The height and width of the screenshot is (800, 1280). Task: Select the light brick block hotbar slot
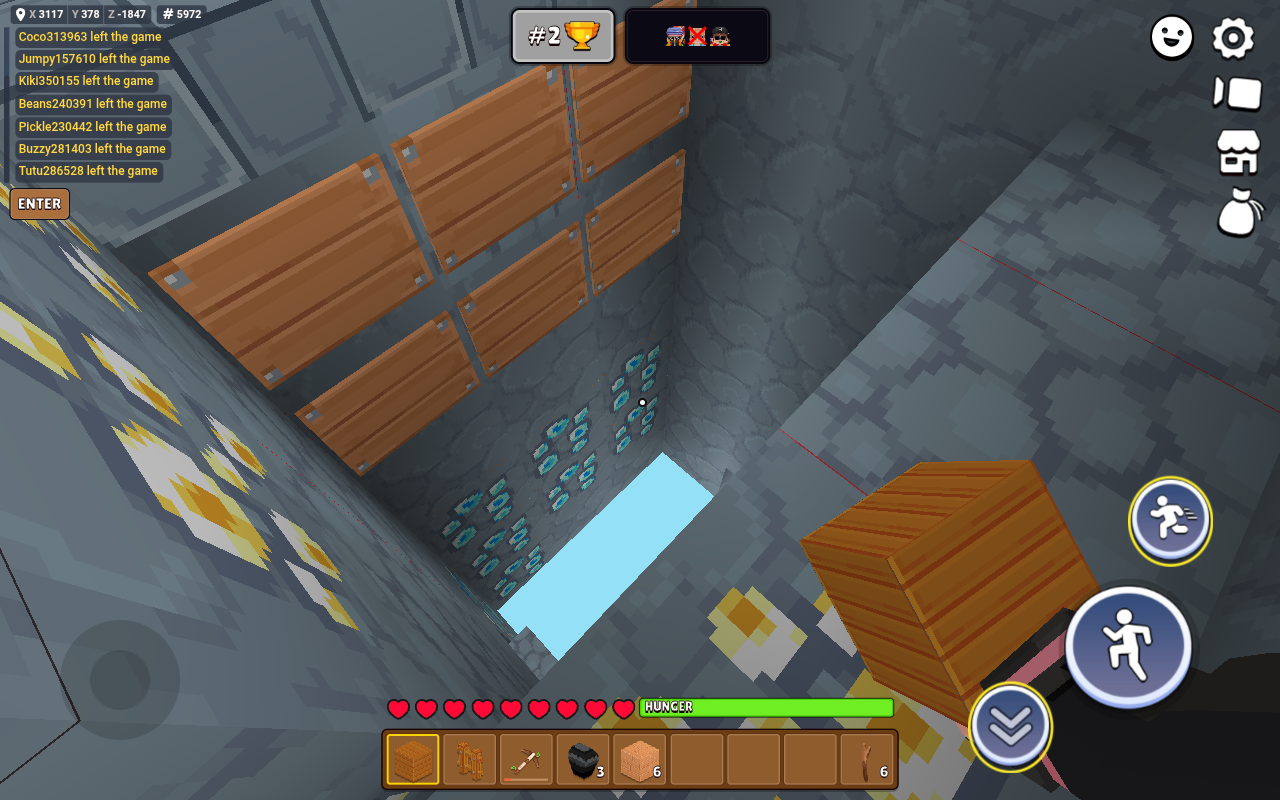click(640, 760)
